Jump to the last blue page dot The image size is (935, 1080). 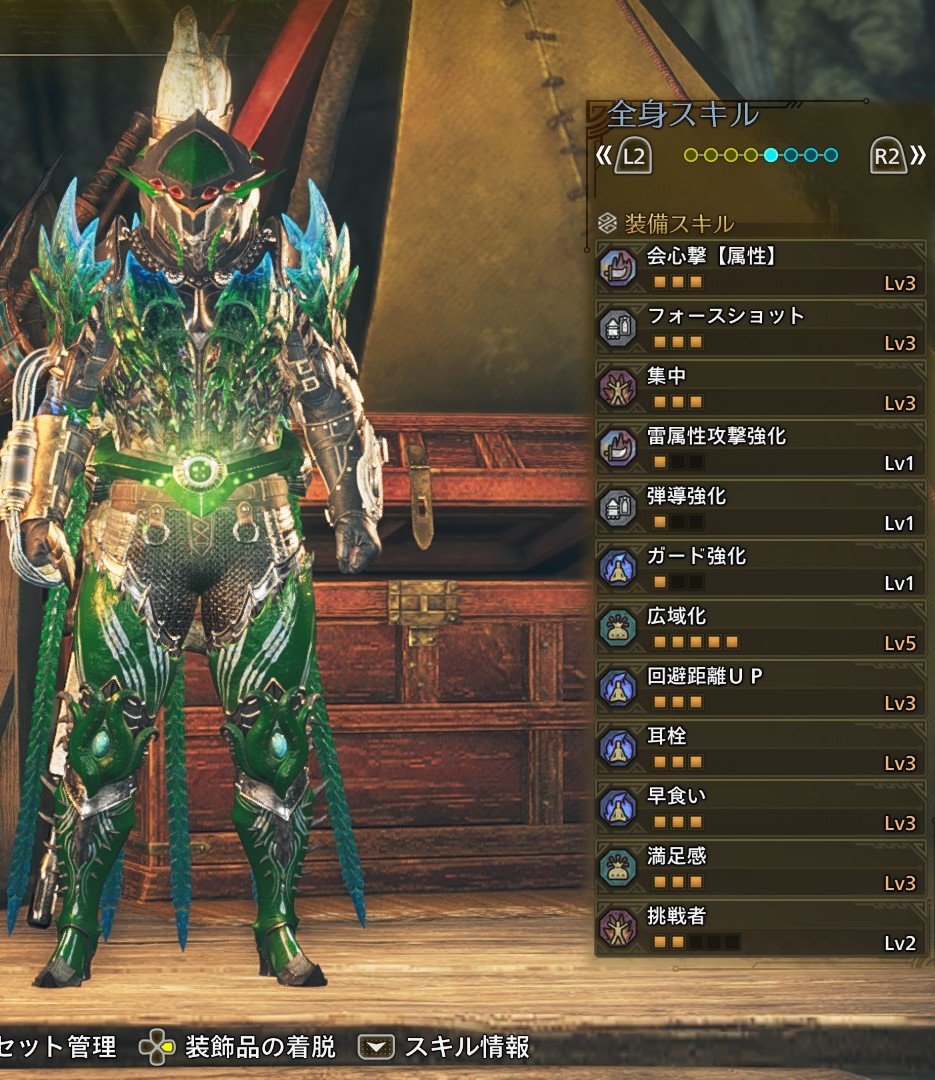(831, 156)
